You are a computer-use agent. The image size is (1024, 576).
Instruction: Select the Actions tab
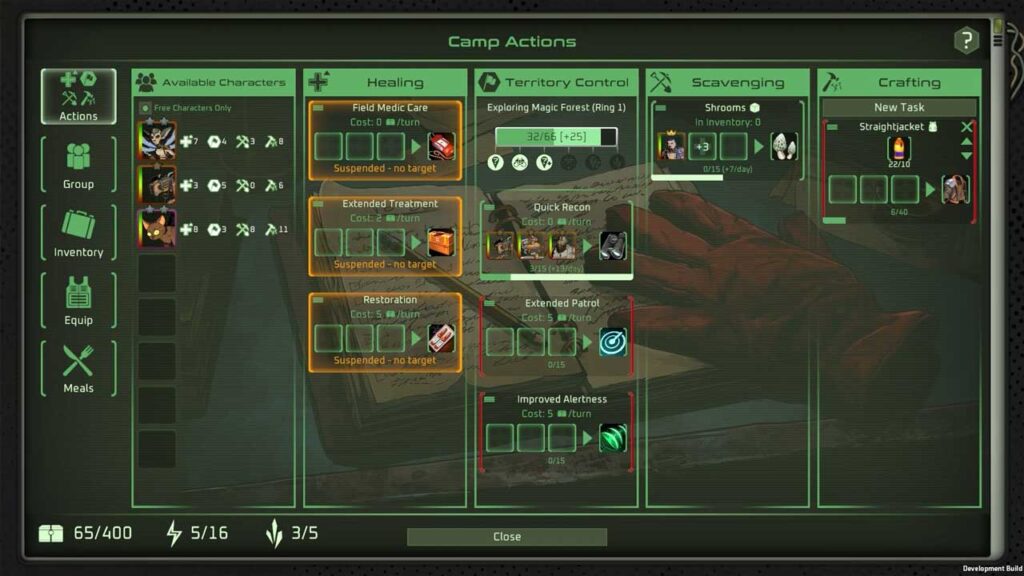[x=78, y=97]
